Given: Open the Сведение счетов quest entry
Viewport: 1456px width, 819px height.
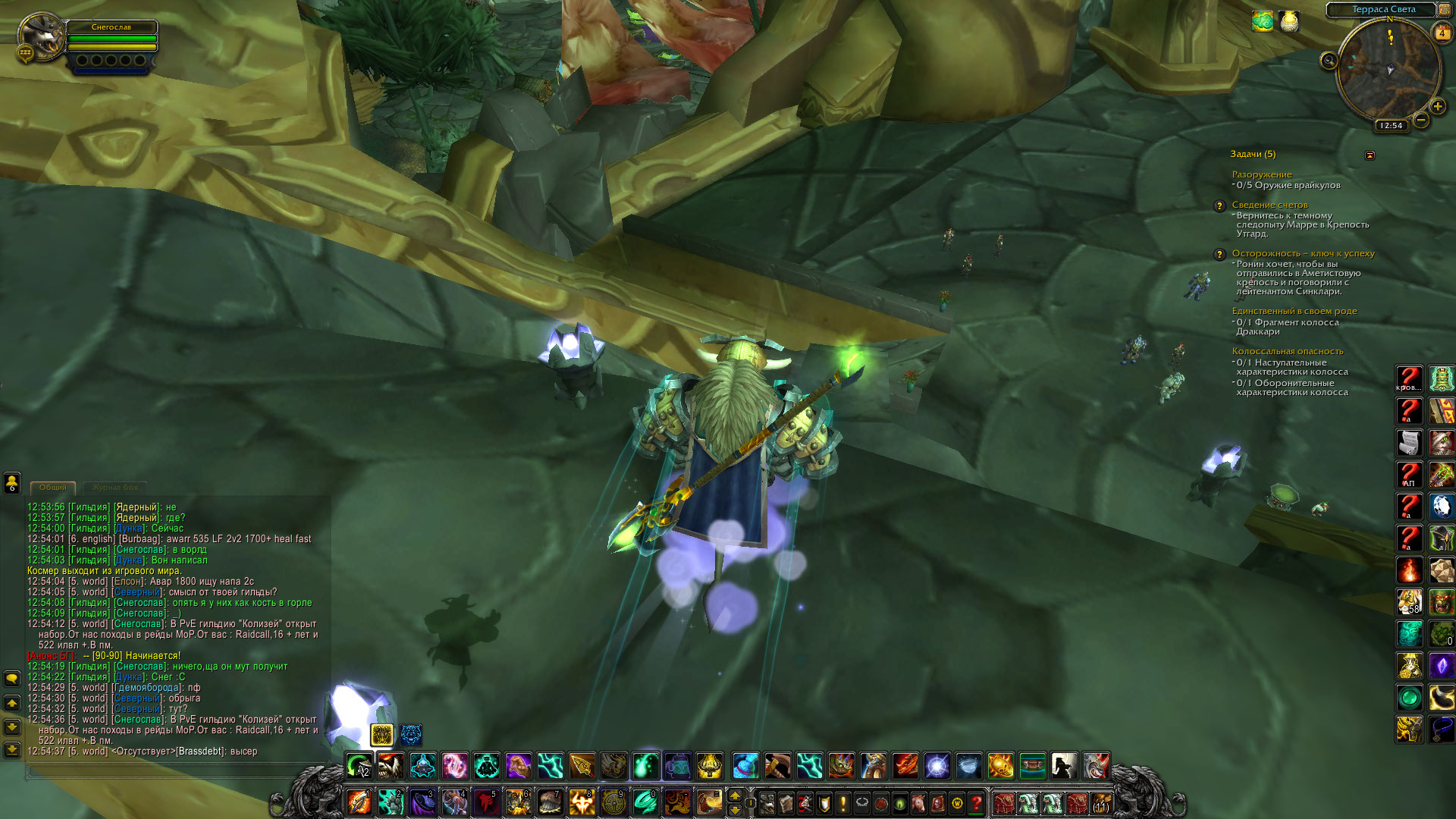Looking at the screenshot, I should [x=1269, y=205].
